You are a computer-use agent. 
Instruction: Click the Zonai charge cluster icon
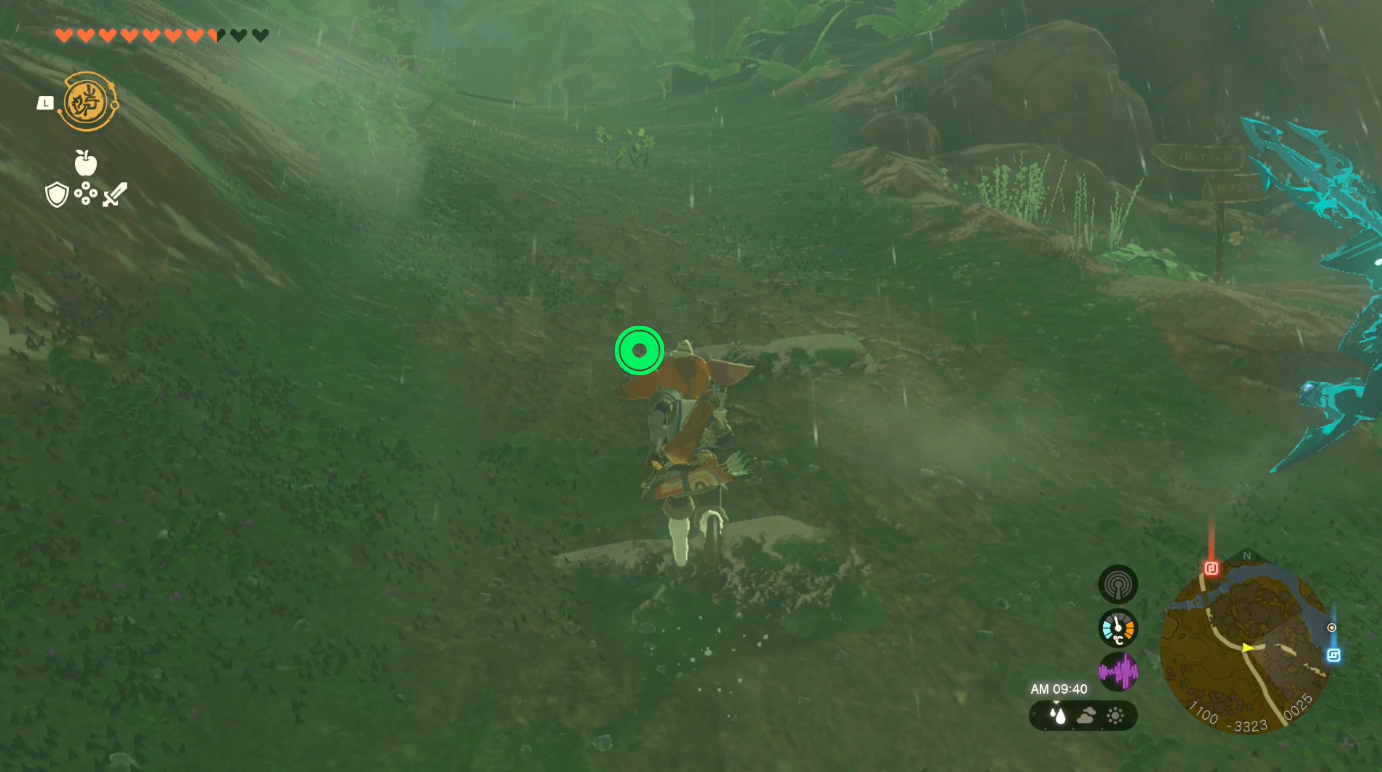pyautogui.click(x=86, y=194)
